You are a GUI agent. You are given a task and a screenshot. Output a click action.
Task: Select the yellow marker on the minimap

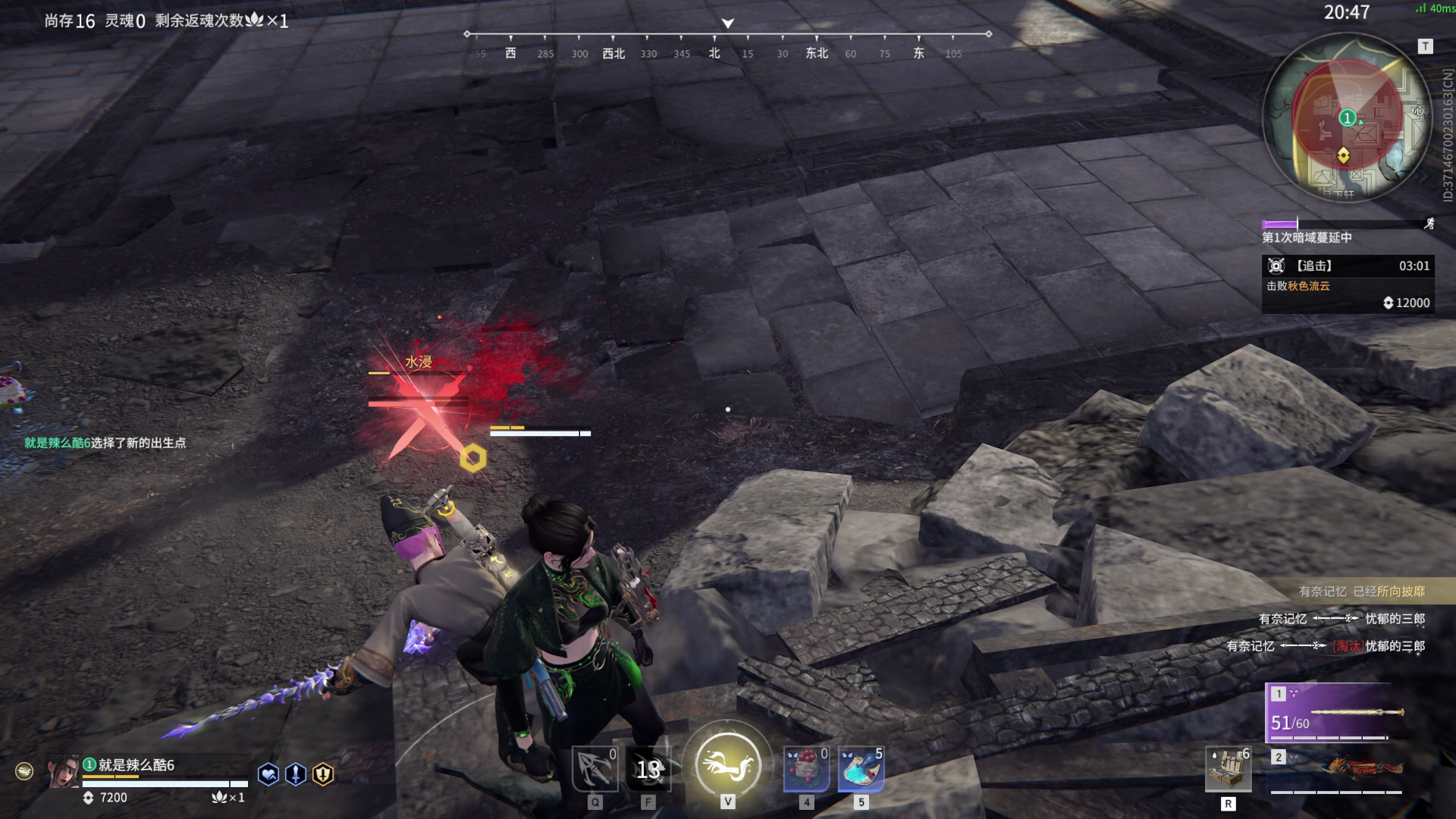coord(1344,155)
